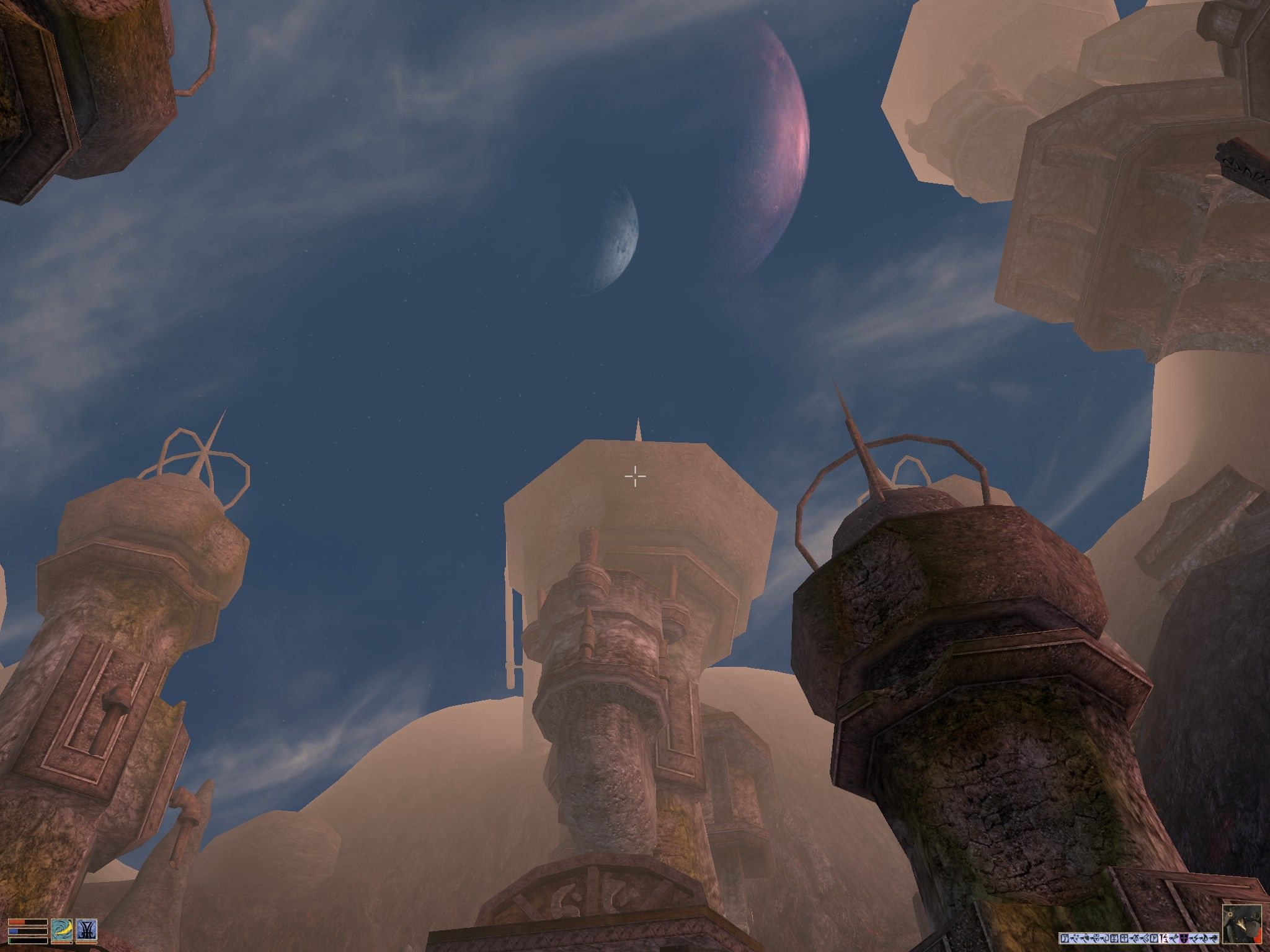Click the rightmost icon in the effects bar
The width and height of the screenshot is (1270, 952).
pos(1215,938)
